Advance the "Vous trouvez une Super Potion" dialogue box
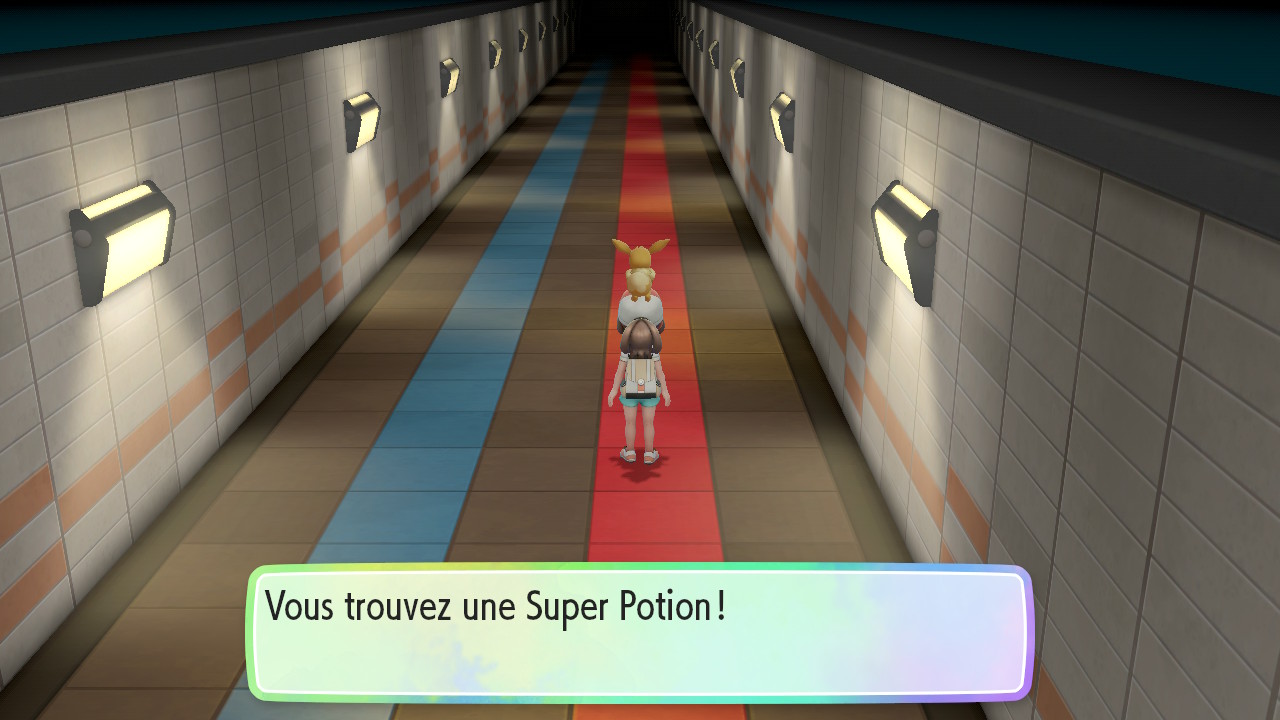 point(640,633)
